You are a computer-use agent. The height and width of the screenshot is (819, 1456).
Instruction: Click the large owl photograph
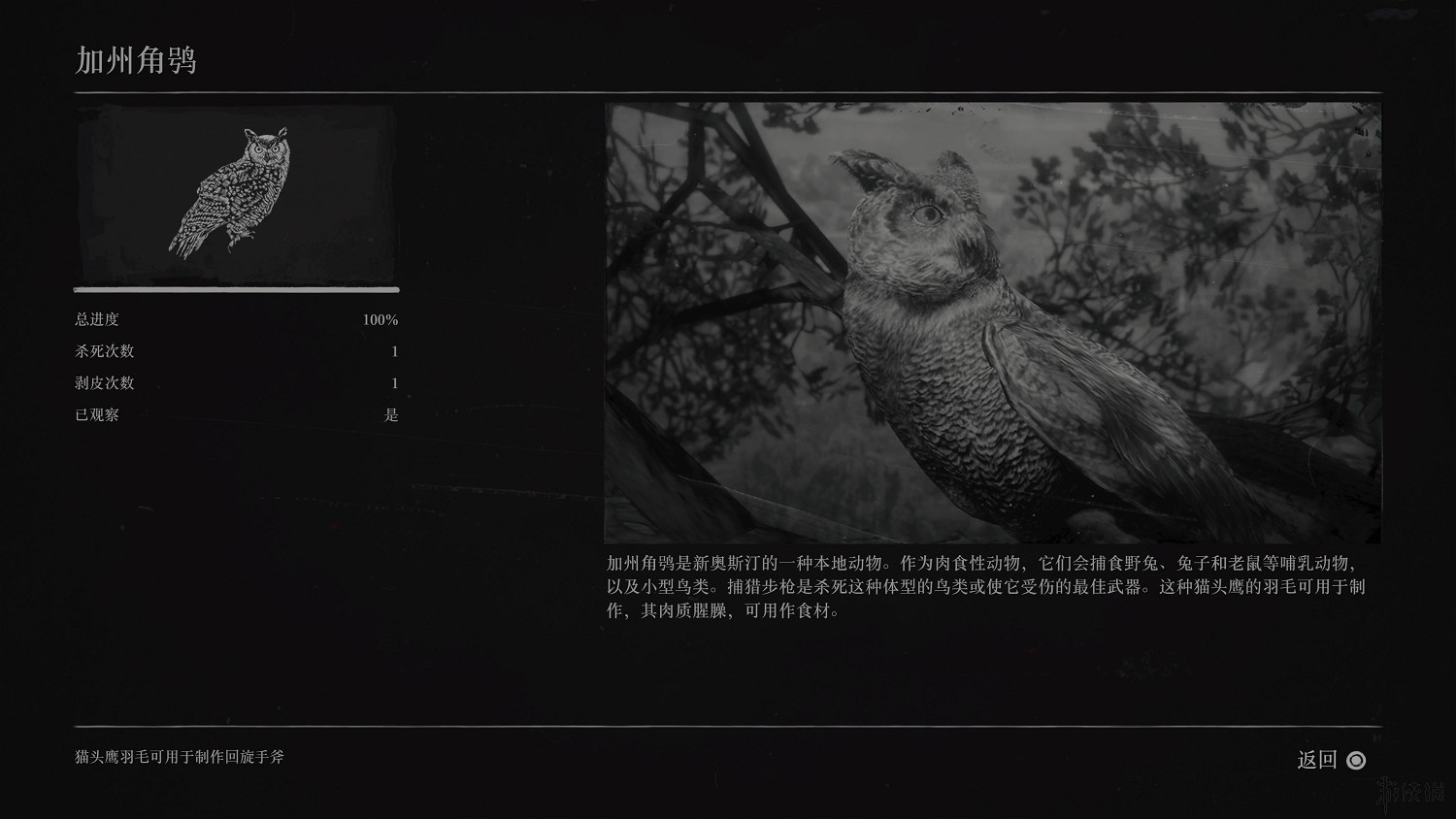992,320
